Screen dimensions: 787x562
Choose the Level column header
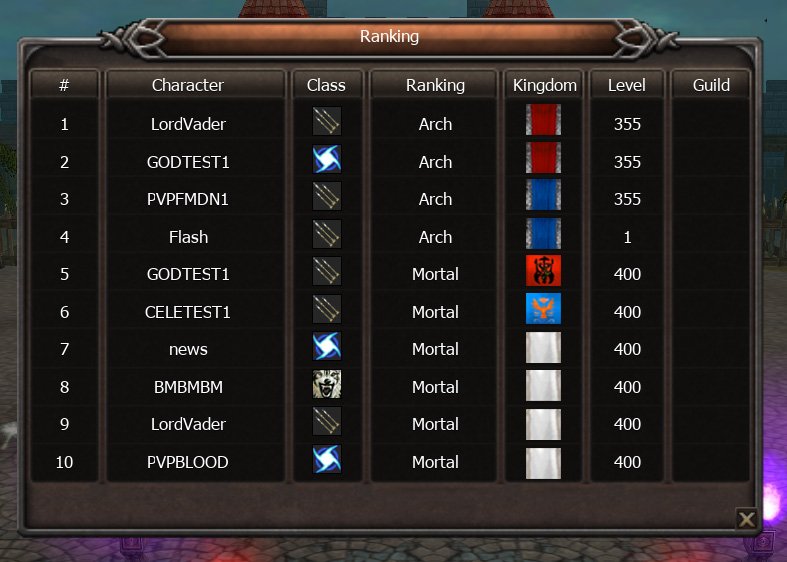(x=627, y=85)
